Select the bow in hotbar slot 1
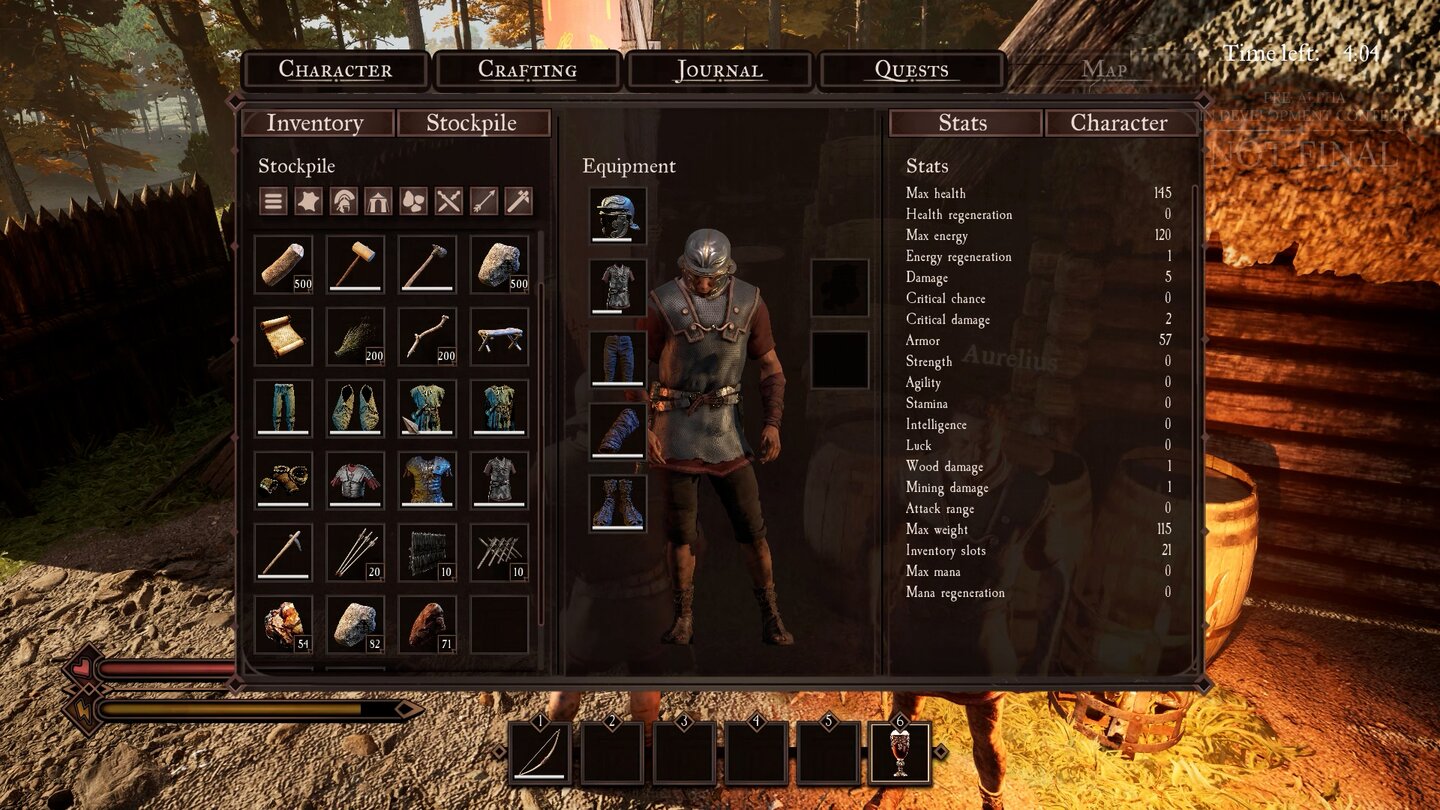This screenshot has width=1440, height=810. pos(540,752)
